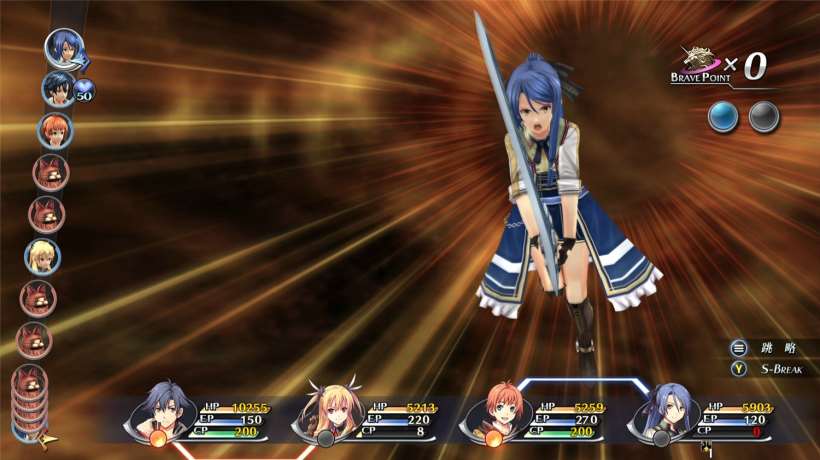Select Laura's portrait heading the turn order
Viewport: 820px width, 460px height.
63,47
